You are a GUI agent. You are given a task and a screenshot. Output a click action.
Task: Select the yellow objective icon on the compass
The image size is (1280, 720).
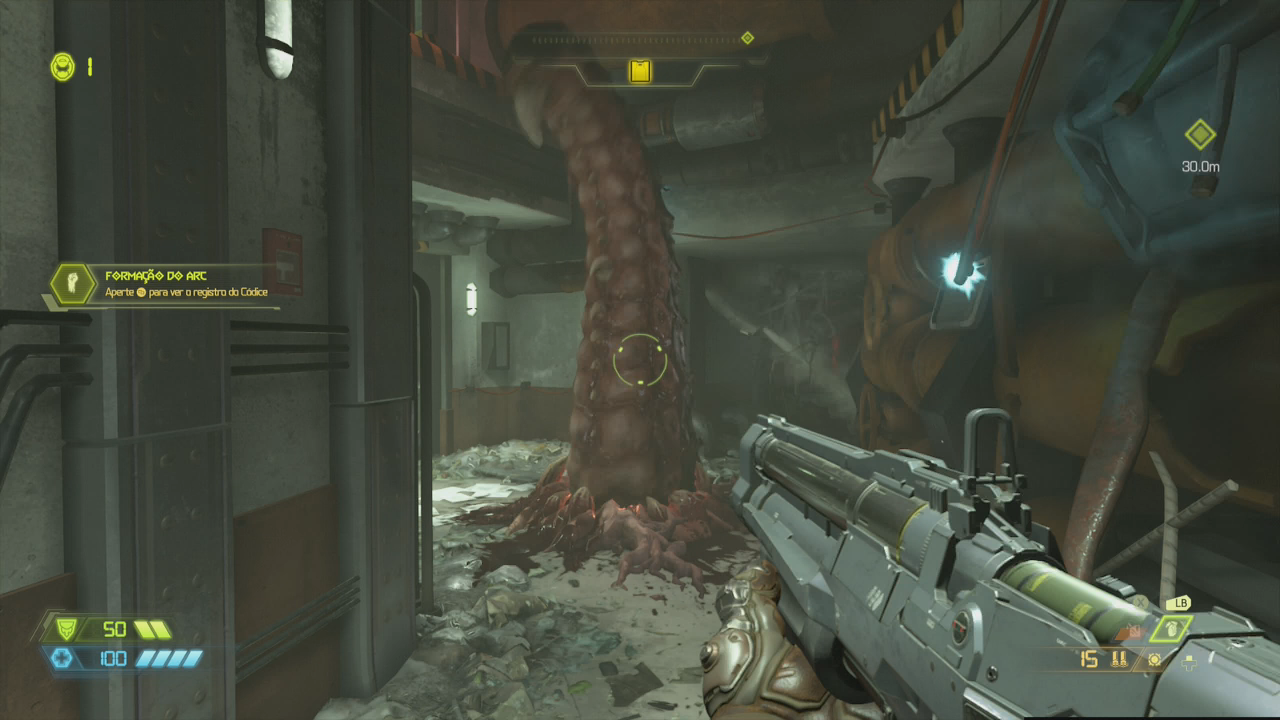click(640, 71)
